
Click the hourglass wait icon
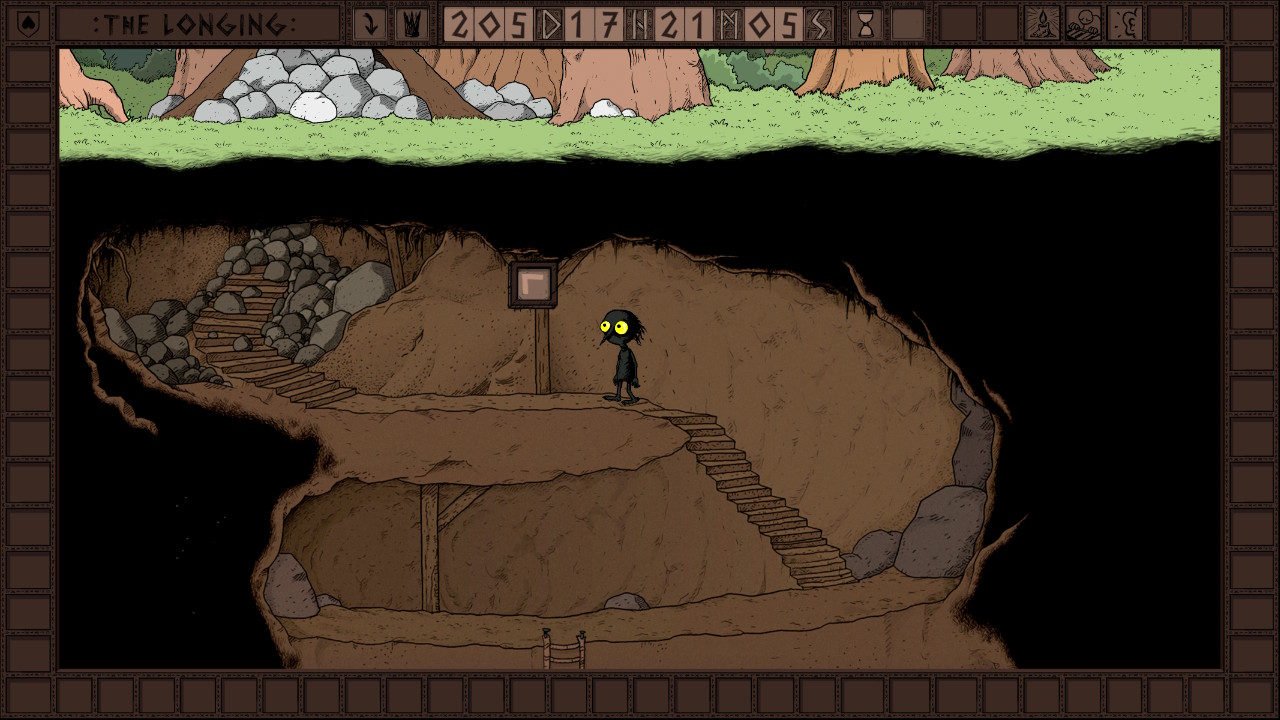[866, 24]
